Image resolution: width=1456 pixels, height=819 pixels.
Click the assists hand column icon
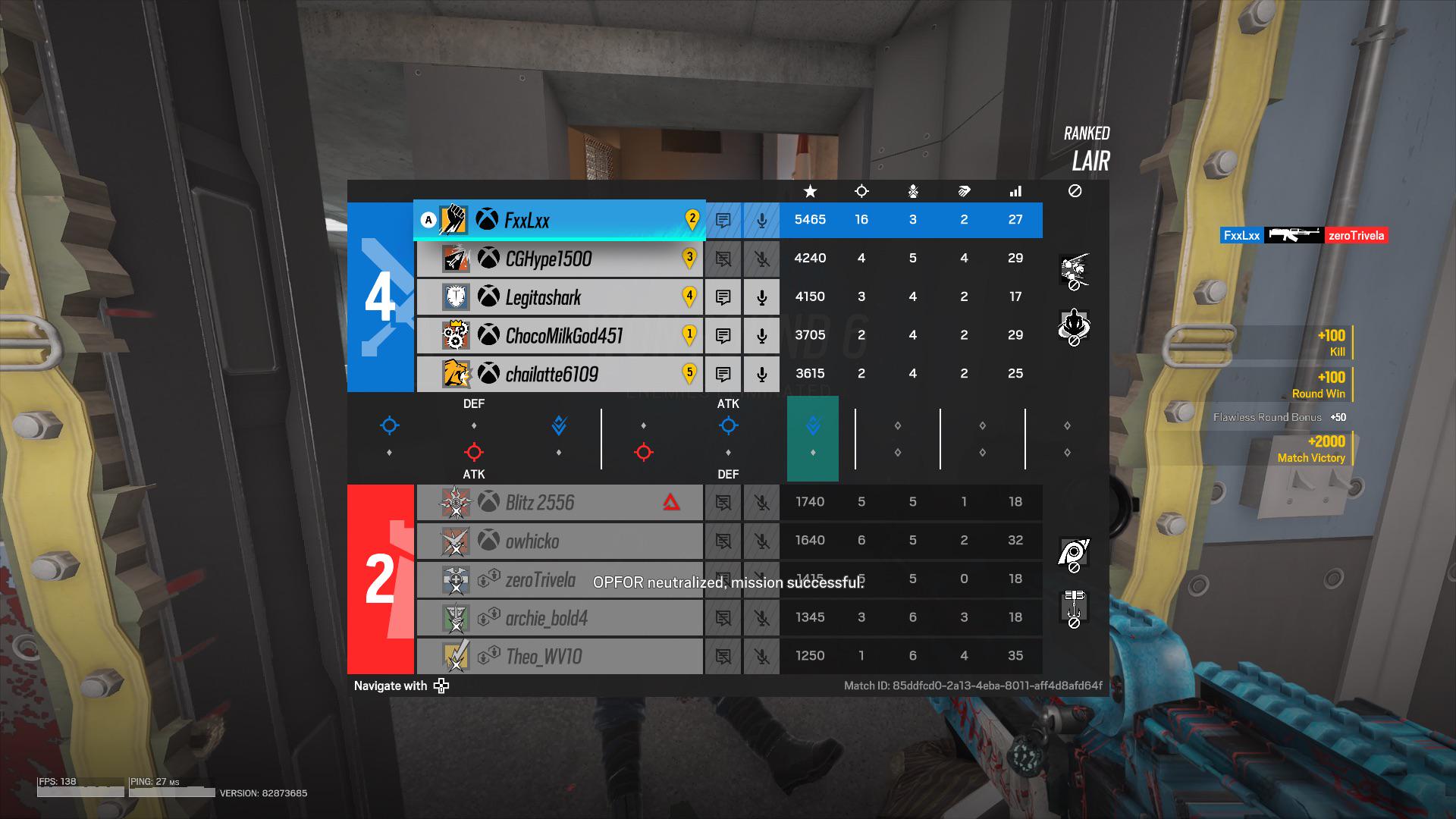(x=964, y=191)
